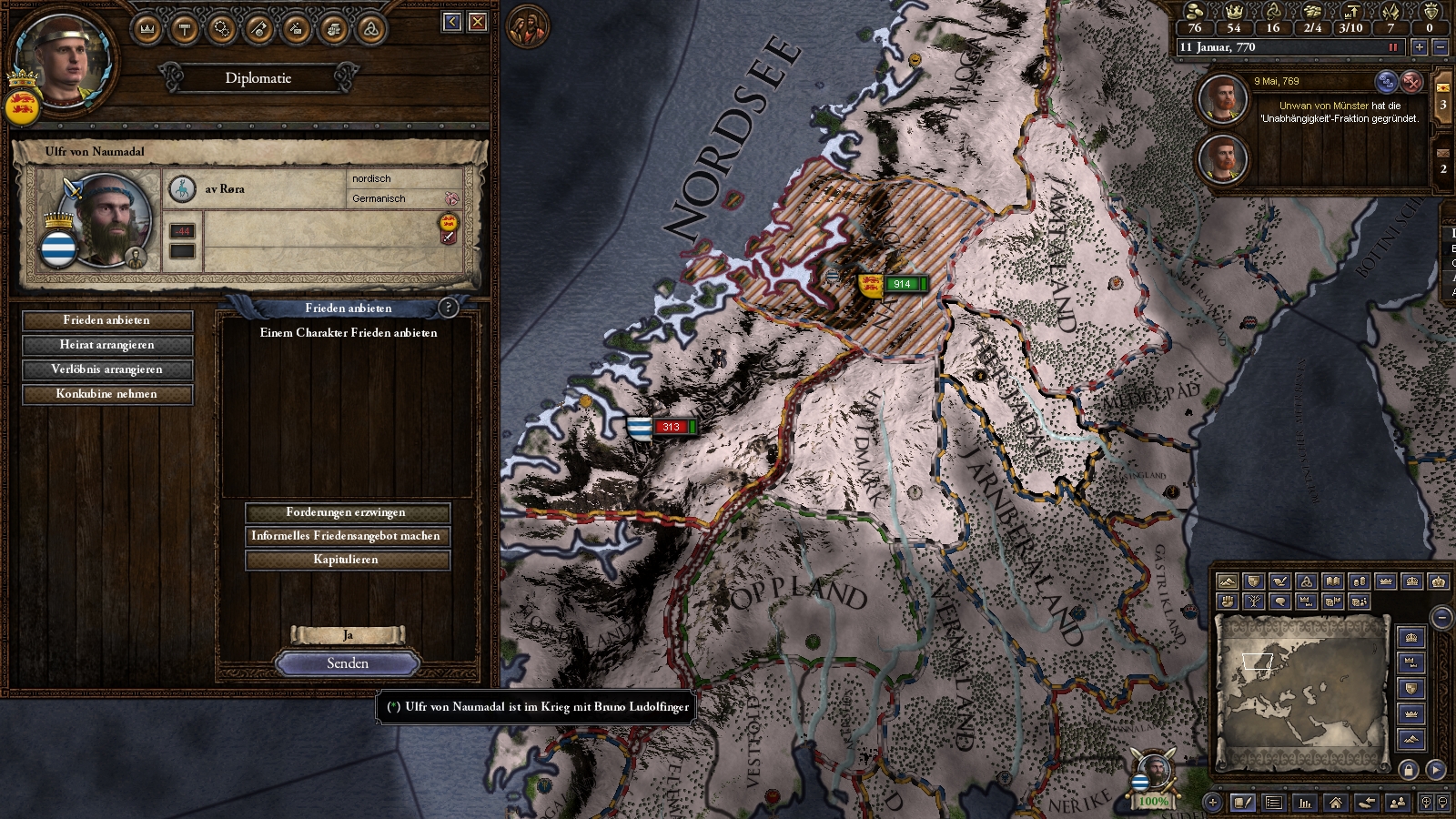This screenshot has width=1456, height=819.
Task: Select the 914-troop army banner
Action: click(x=902, y=284)
